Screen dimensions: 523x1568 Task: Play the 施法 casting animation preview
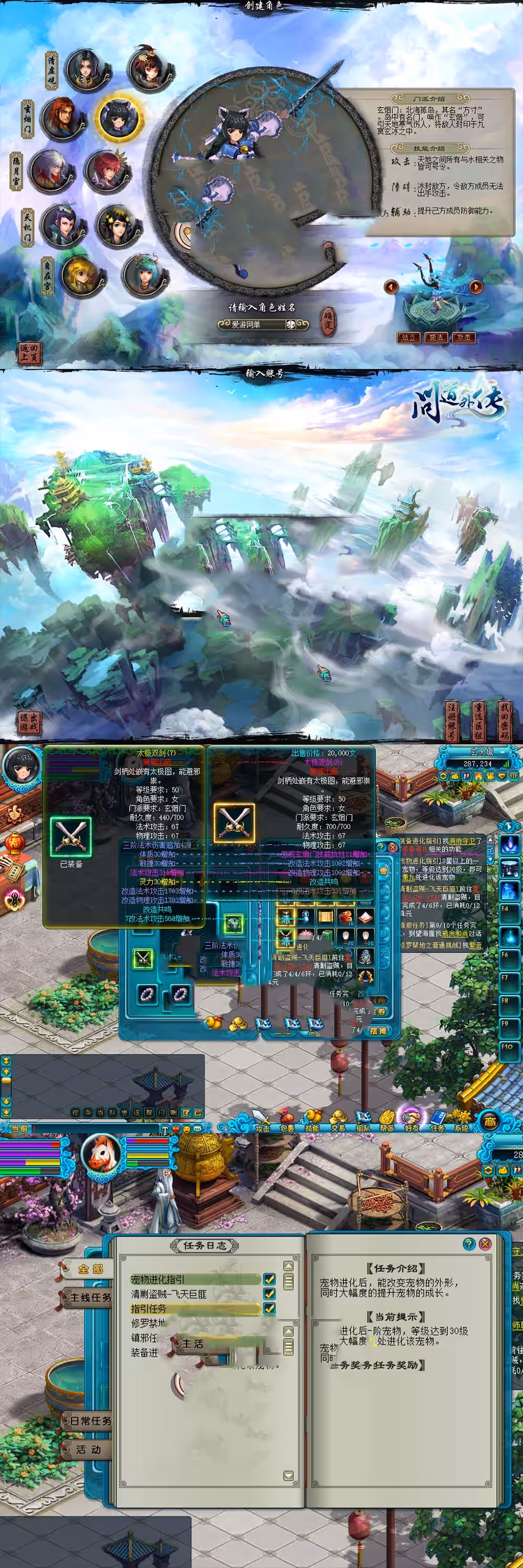436,337
